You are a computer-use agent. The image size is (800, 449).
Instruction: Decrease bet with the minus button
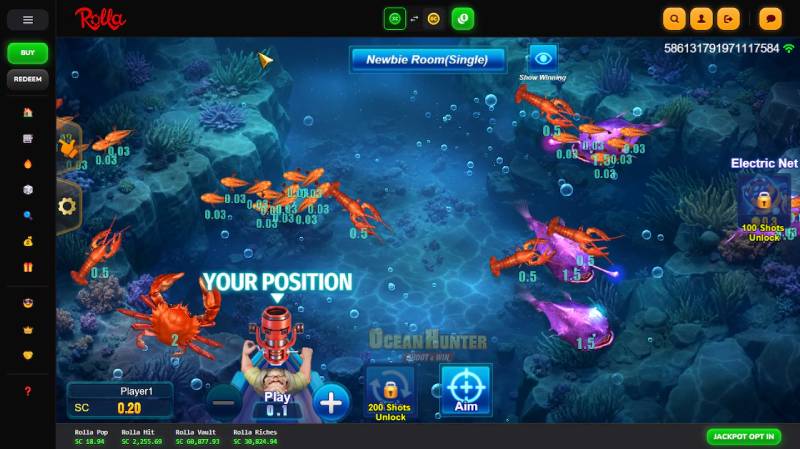(224, 402)
